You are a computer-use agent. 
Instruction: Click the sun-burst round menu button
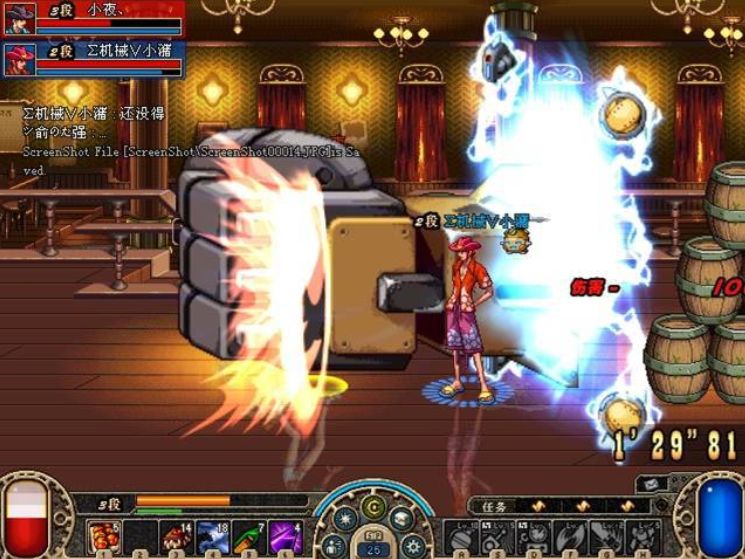coord(343,520)
